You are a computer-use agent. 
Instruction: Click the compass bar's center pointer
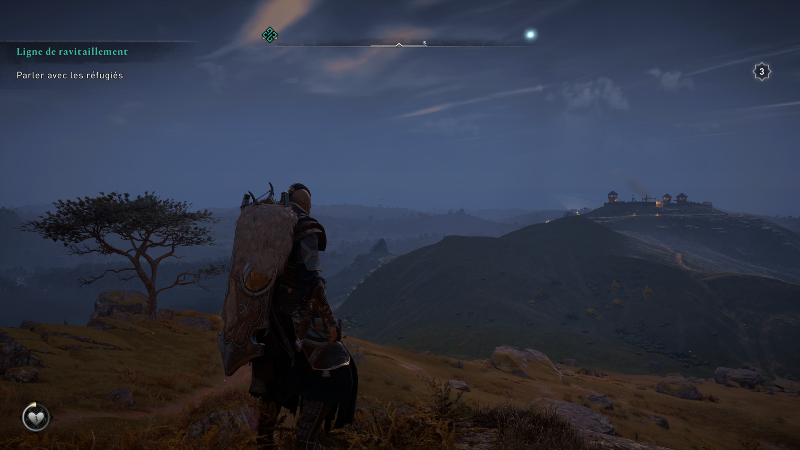[x=399, y=44]
